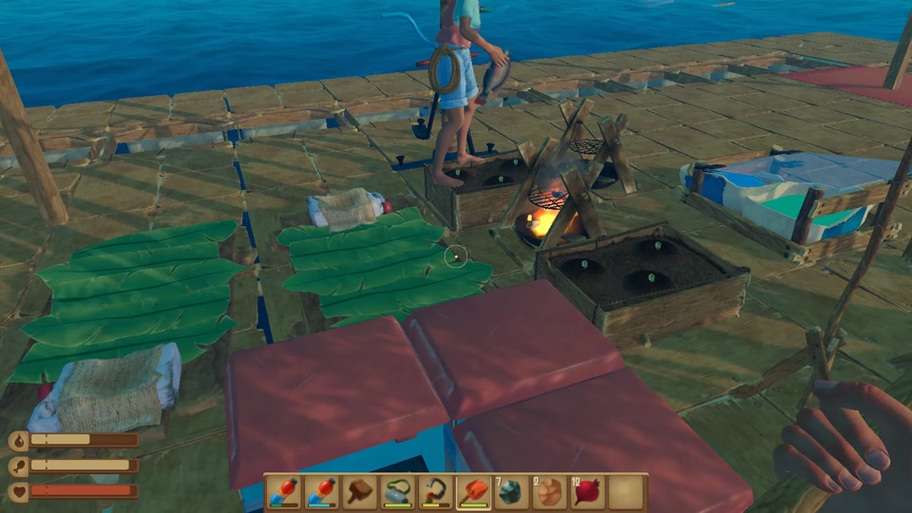Click the highlighted orange tool slot

[x=474, y=492]
